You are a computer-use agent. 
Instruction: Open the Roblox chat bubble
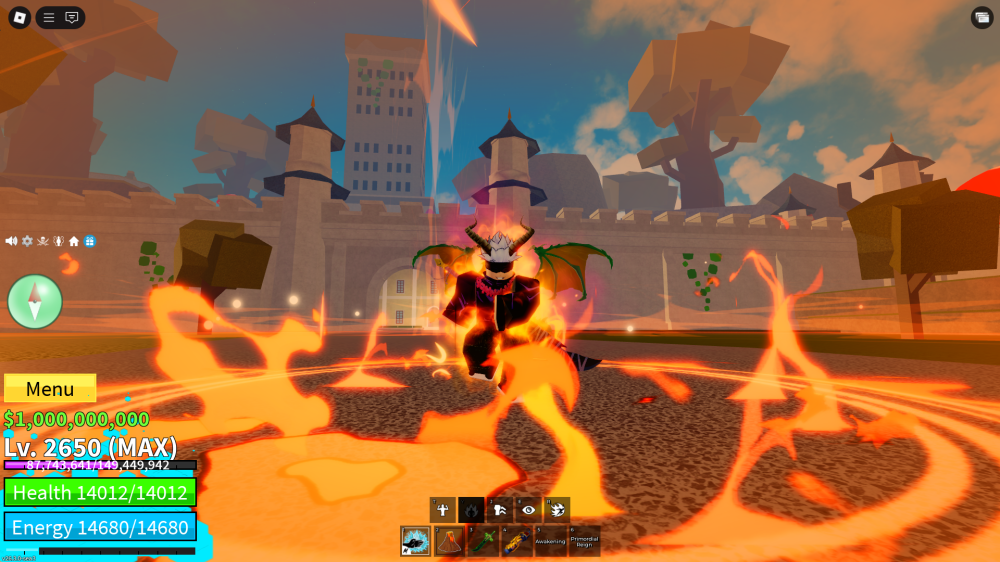pyautogui.click(x=72, y=18)
